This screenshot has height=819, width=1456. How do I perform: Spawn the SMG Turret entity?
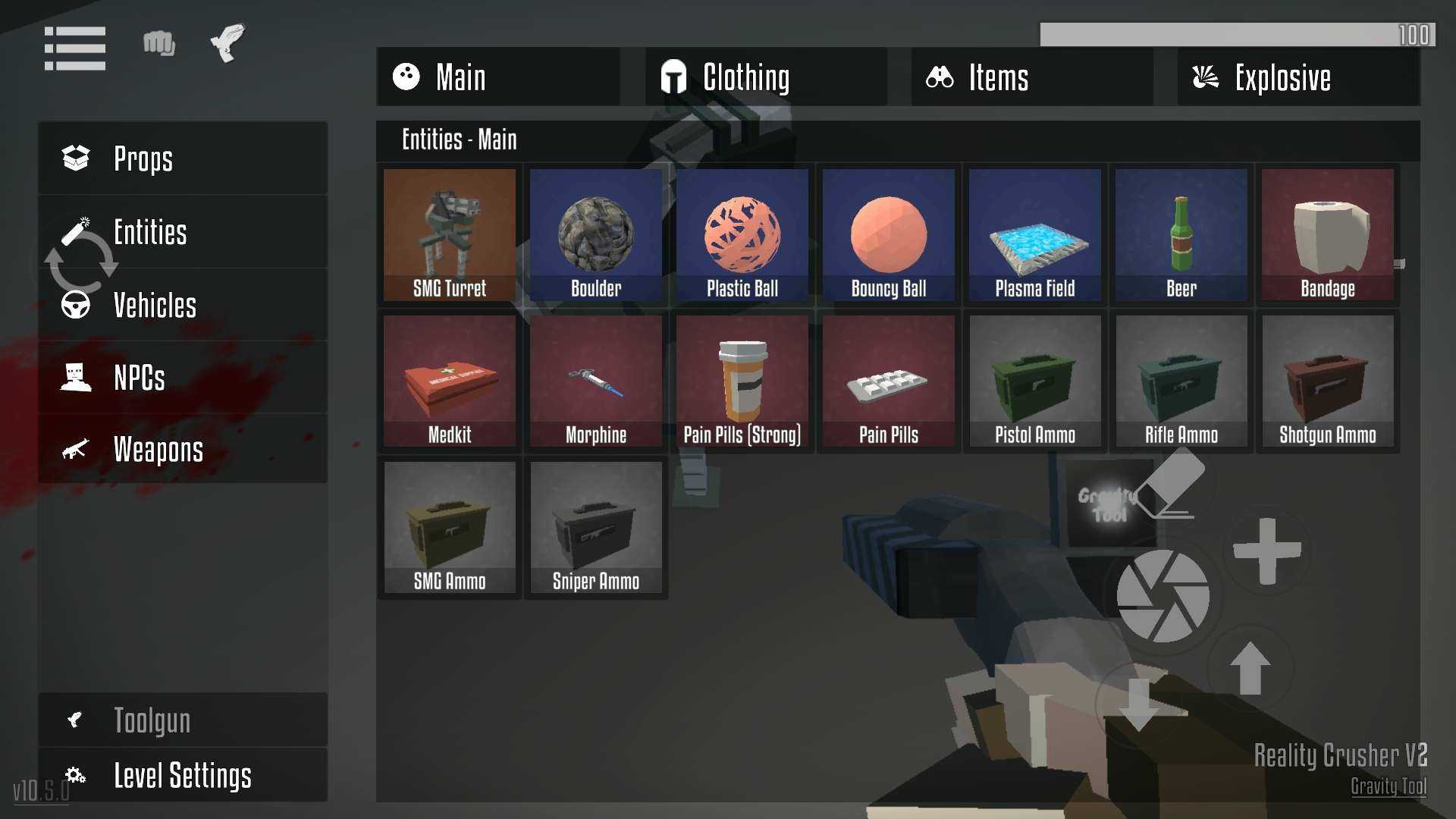point(450,234)
